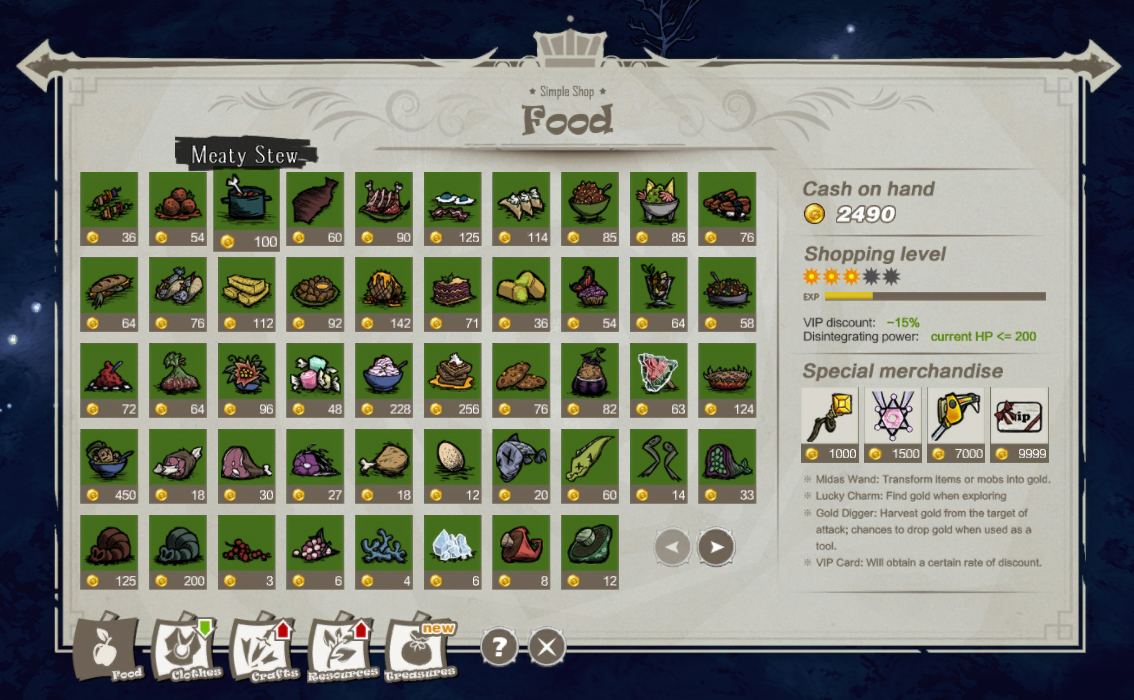The width and height of the screenshot is (1134, 700).
Task: Purchase the VIP Card for 9999
Action: [1019, 424]
